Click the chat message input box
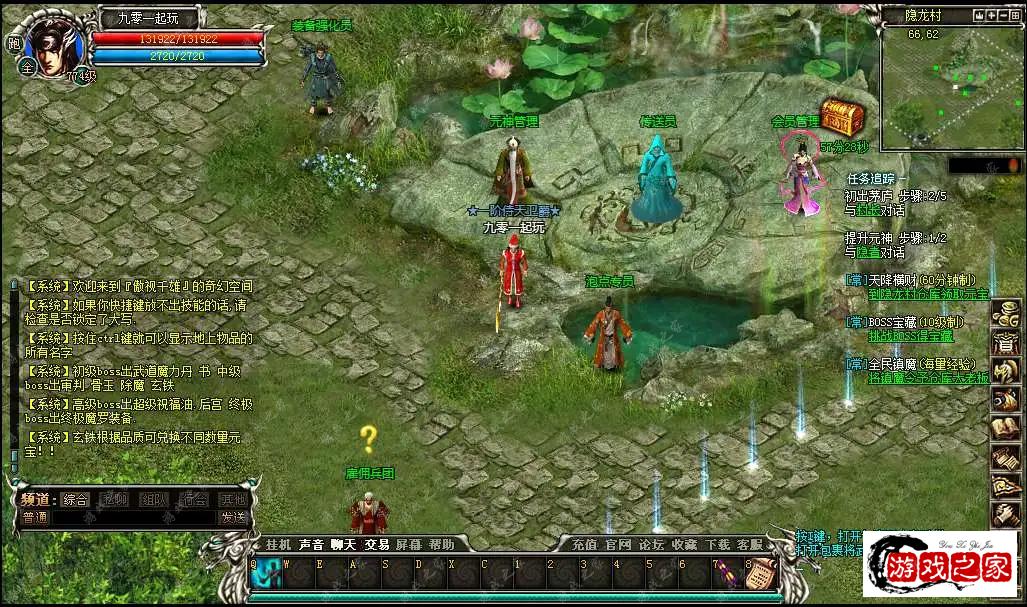This screenshot has width=1027, height=607. tap(133, 518)
